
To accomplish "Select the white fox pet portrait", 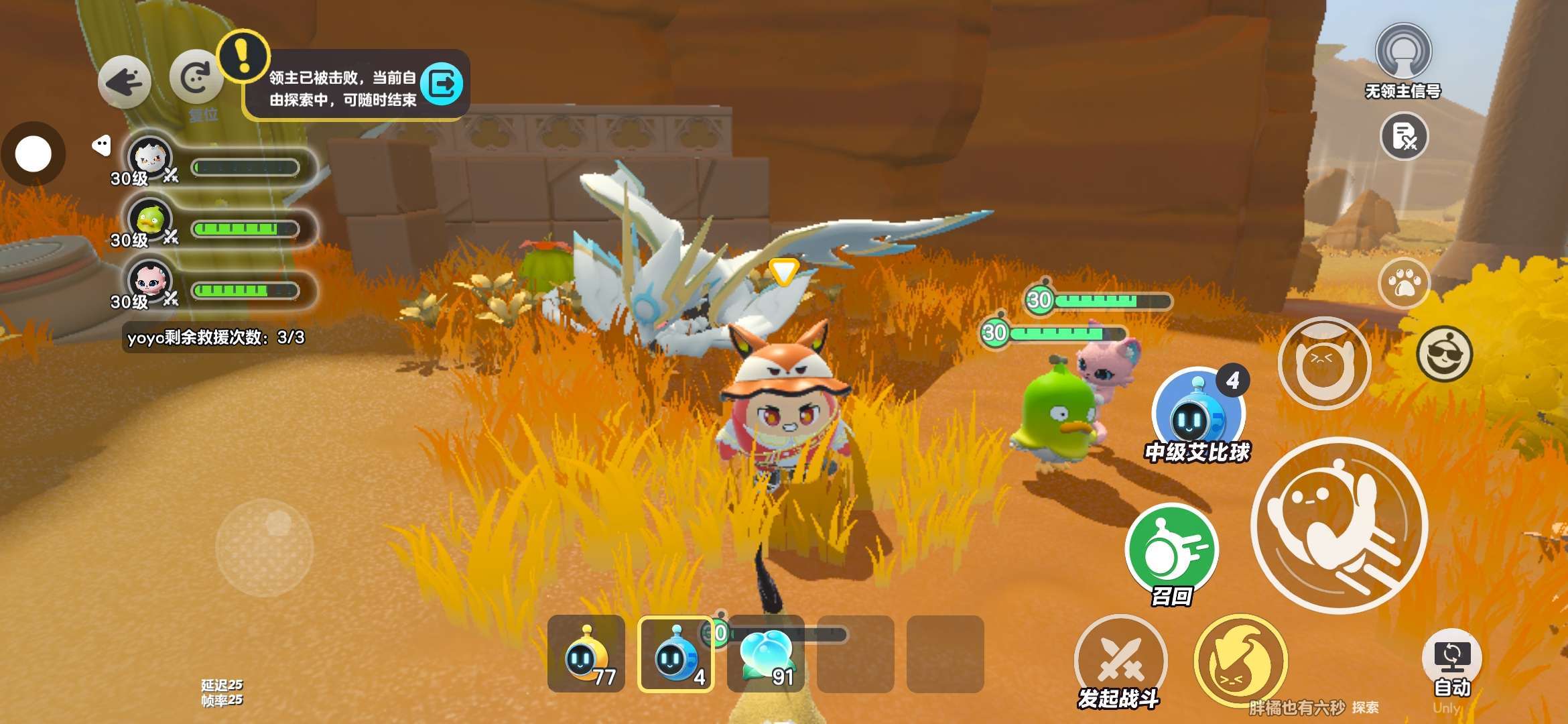I will click(150, 158).
